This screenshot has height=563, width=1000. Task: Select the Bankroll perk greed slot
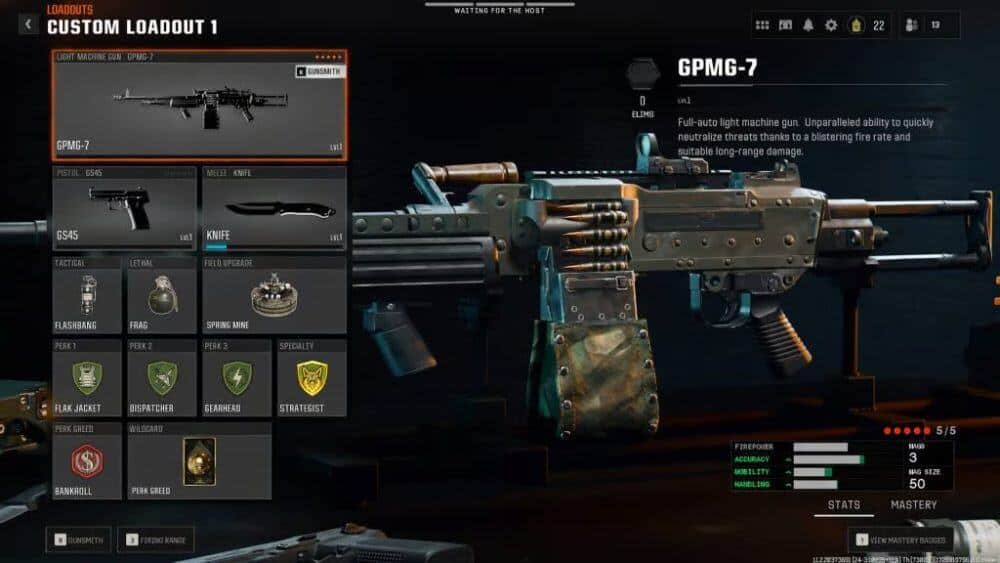click(88, 461)
